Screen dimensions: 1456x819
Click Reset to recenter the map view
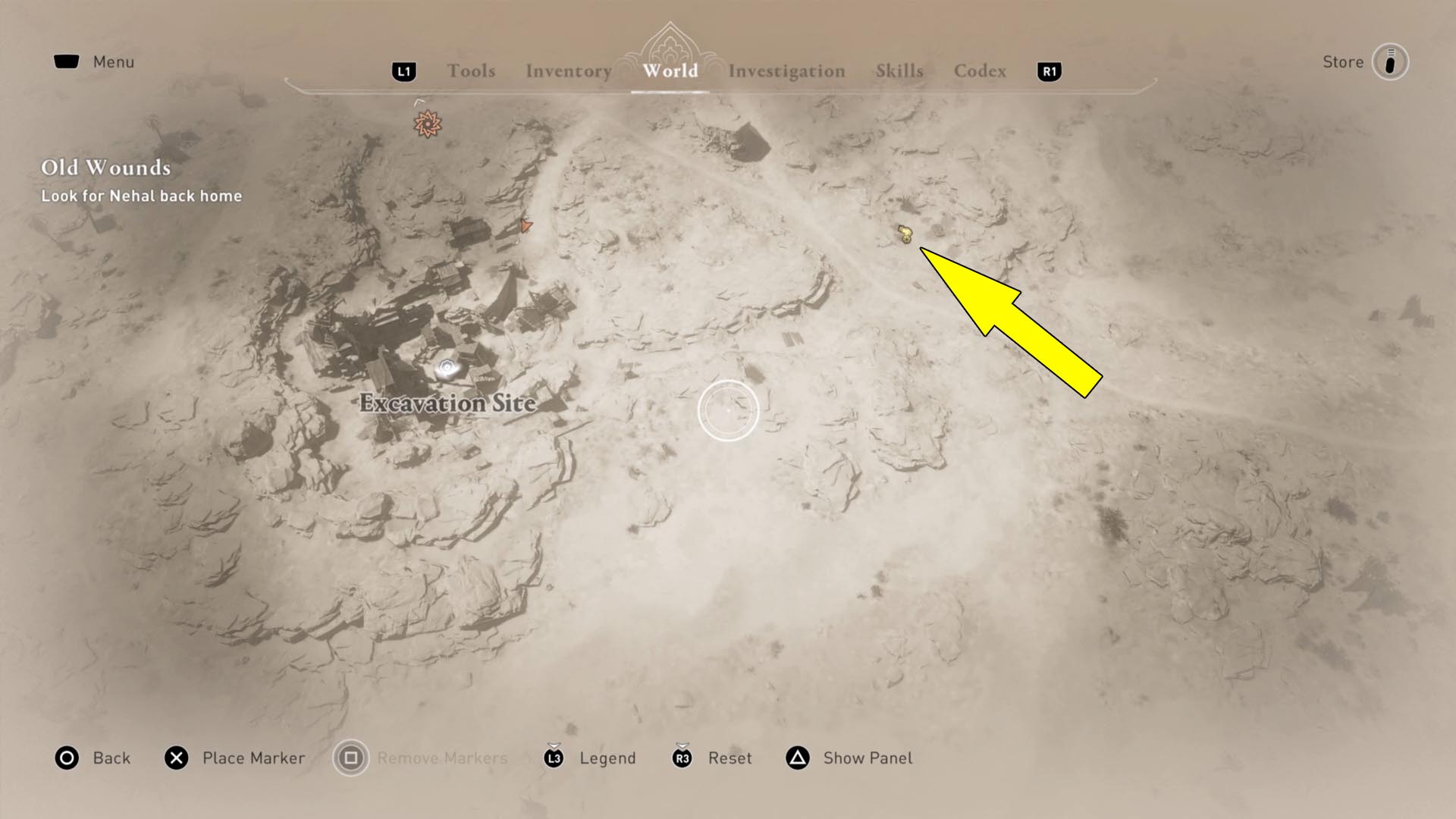pos(730,758)
